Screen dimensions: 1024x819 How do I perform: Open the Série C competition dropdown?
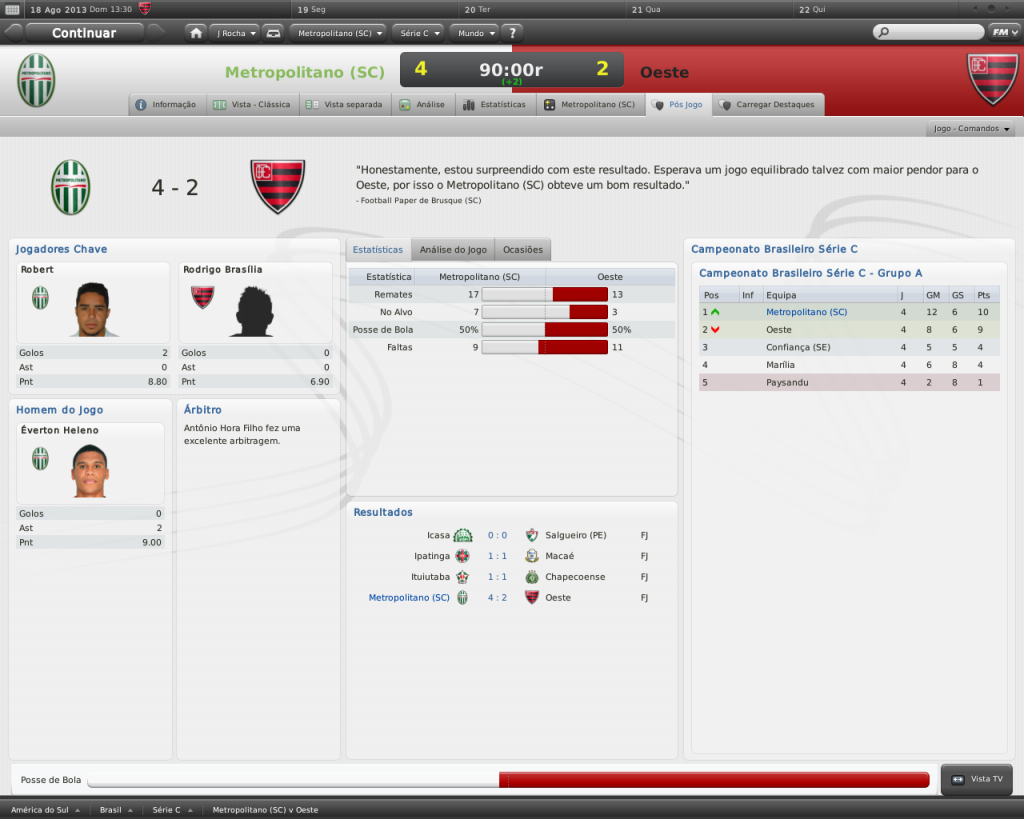coord(418,32)
